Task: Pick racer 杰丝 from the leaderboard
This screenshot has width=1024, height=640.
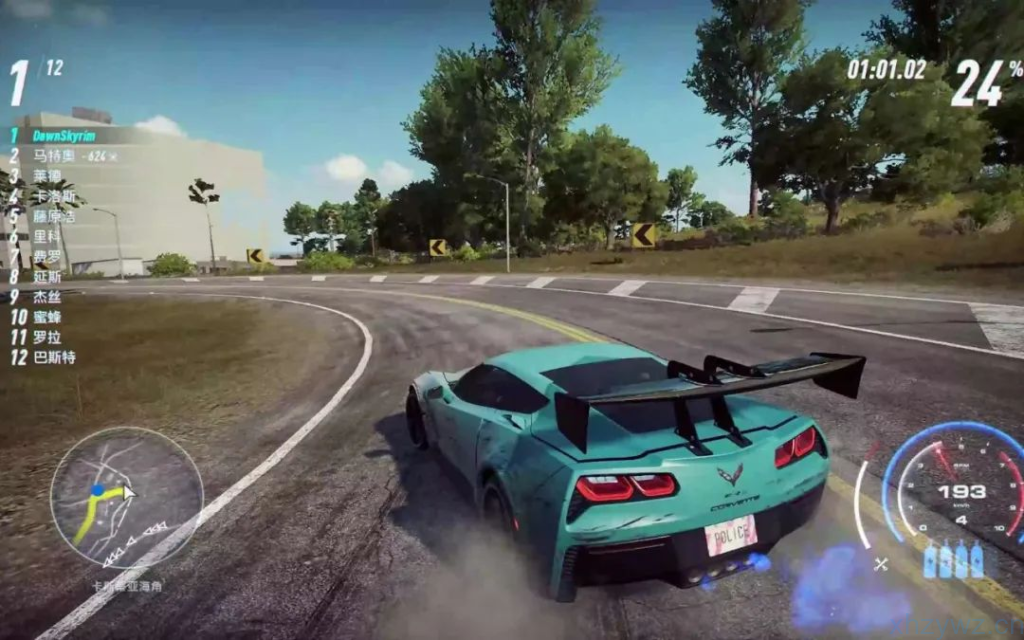Action: coord(47,297)
